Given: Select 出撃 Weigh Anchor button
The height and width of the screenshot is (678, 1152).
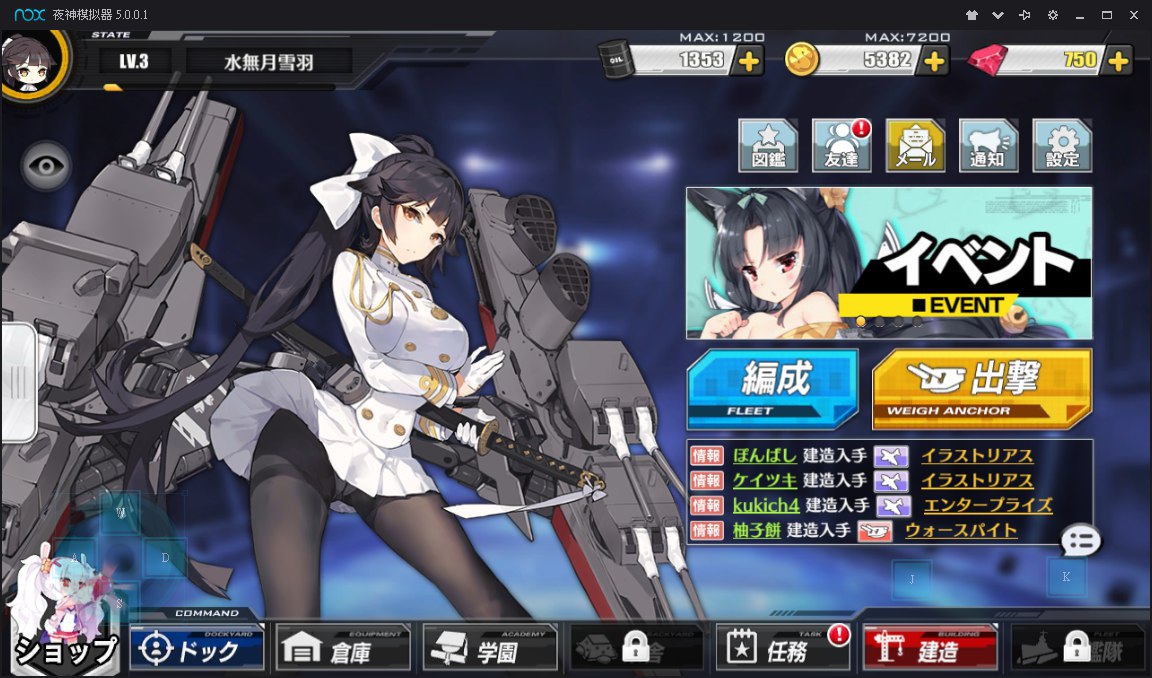Looking at the screenshot, I should pyautogui.click(x=981, y=387).
